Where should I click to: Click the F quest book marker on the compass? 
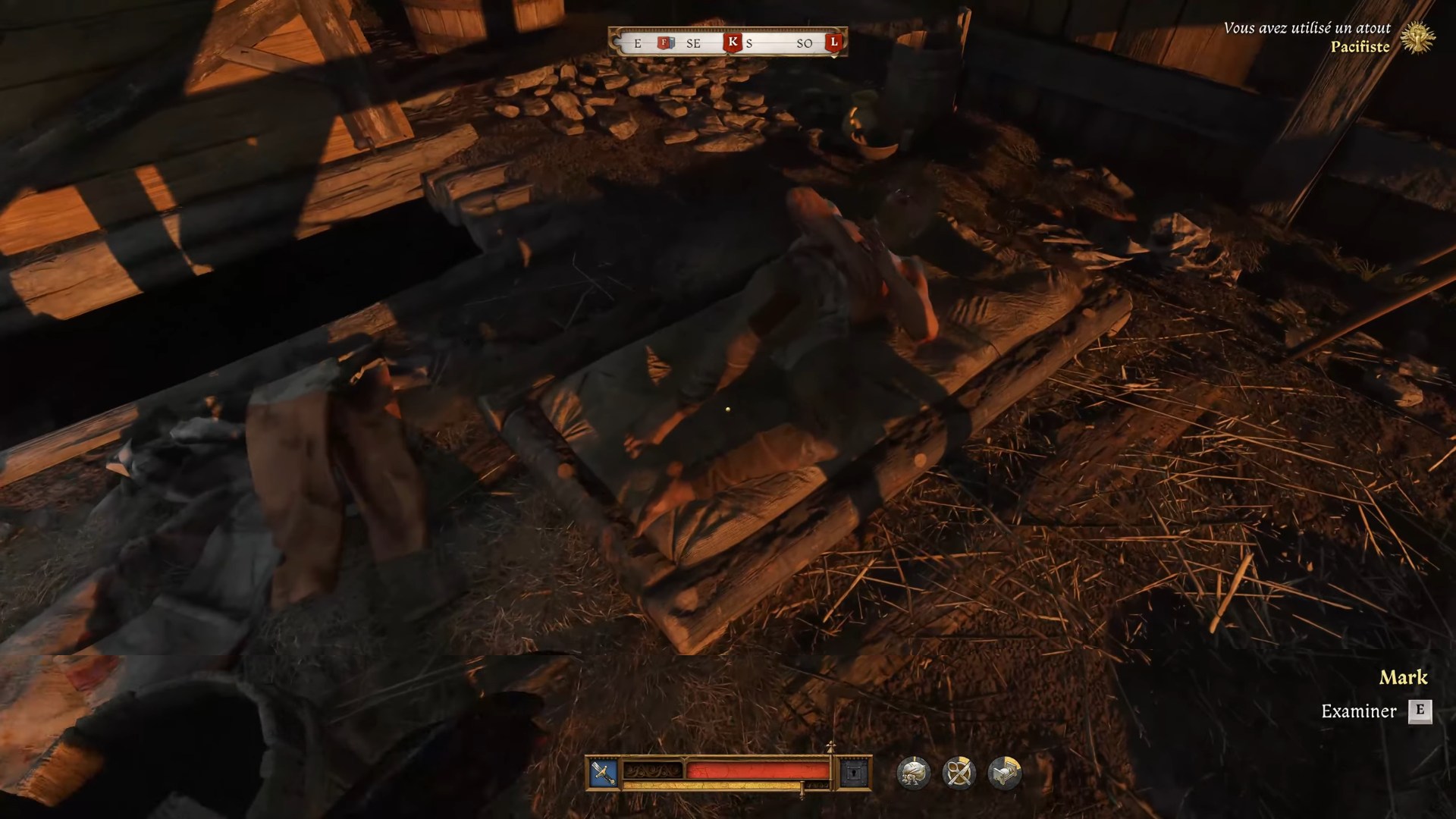[x=664, y=42]
